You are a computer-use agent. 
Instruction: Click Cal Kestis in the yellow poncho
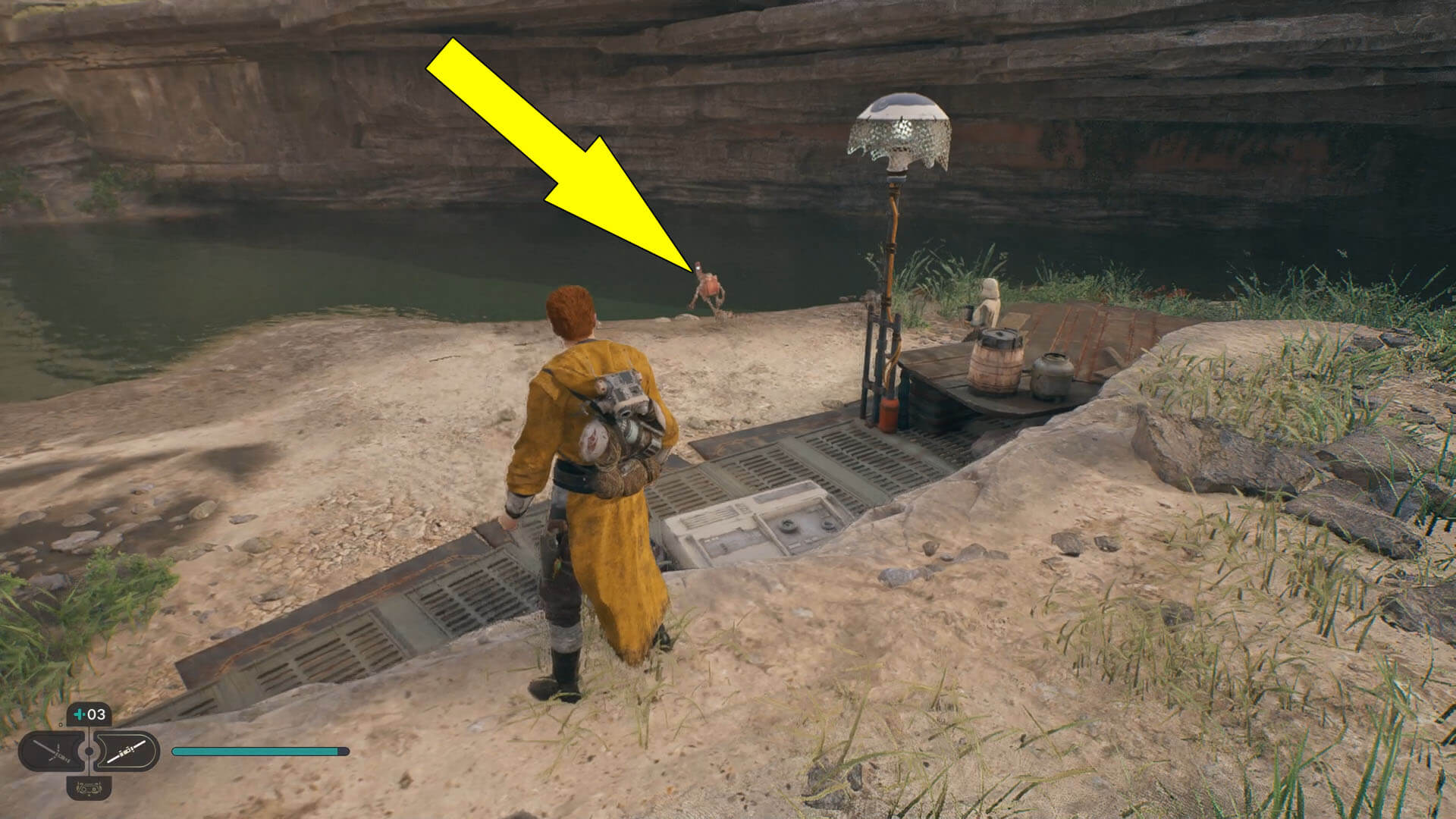click(599, 470)
